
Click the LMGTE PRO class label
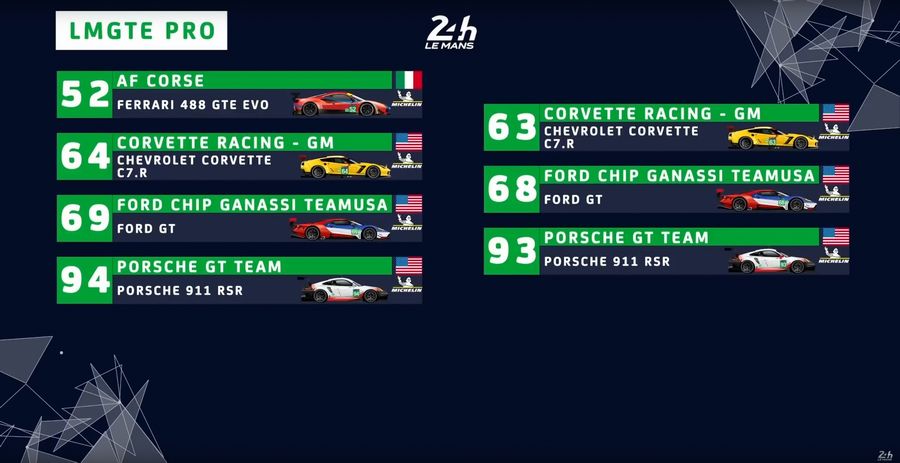[142, 31]
